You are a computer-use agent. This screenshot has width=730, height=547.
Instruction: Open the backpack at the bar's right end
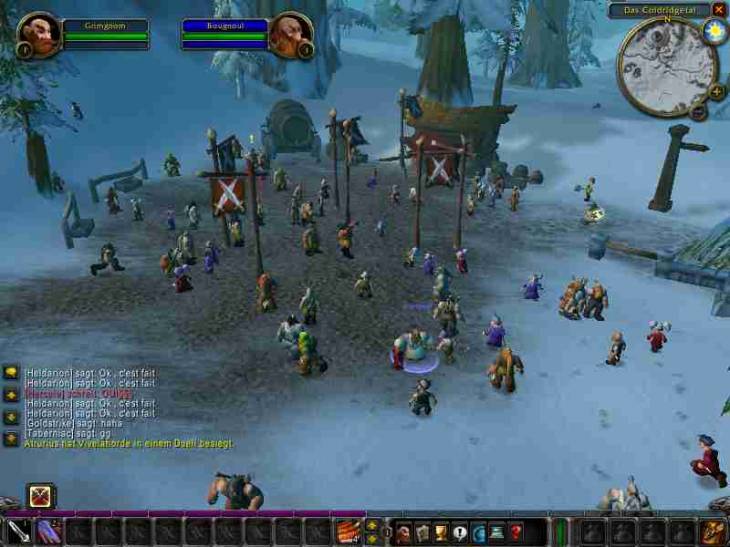tap(714, 531)
